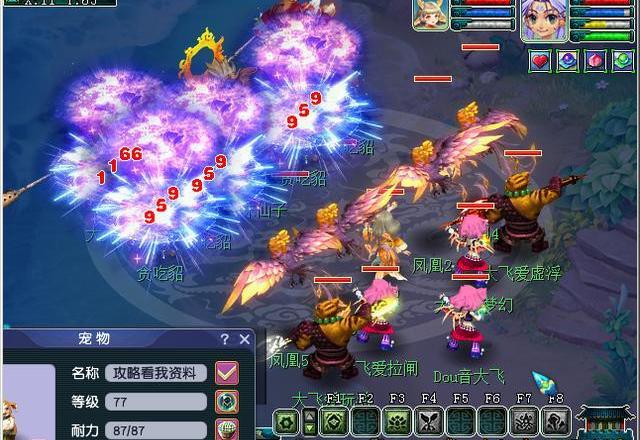This screenshot has height=440, width=640.
Task: Click the green orb status icon
Action: pyautogui.click(x=622, y=61)
